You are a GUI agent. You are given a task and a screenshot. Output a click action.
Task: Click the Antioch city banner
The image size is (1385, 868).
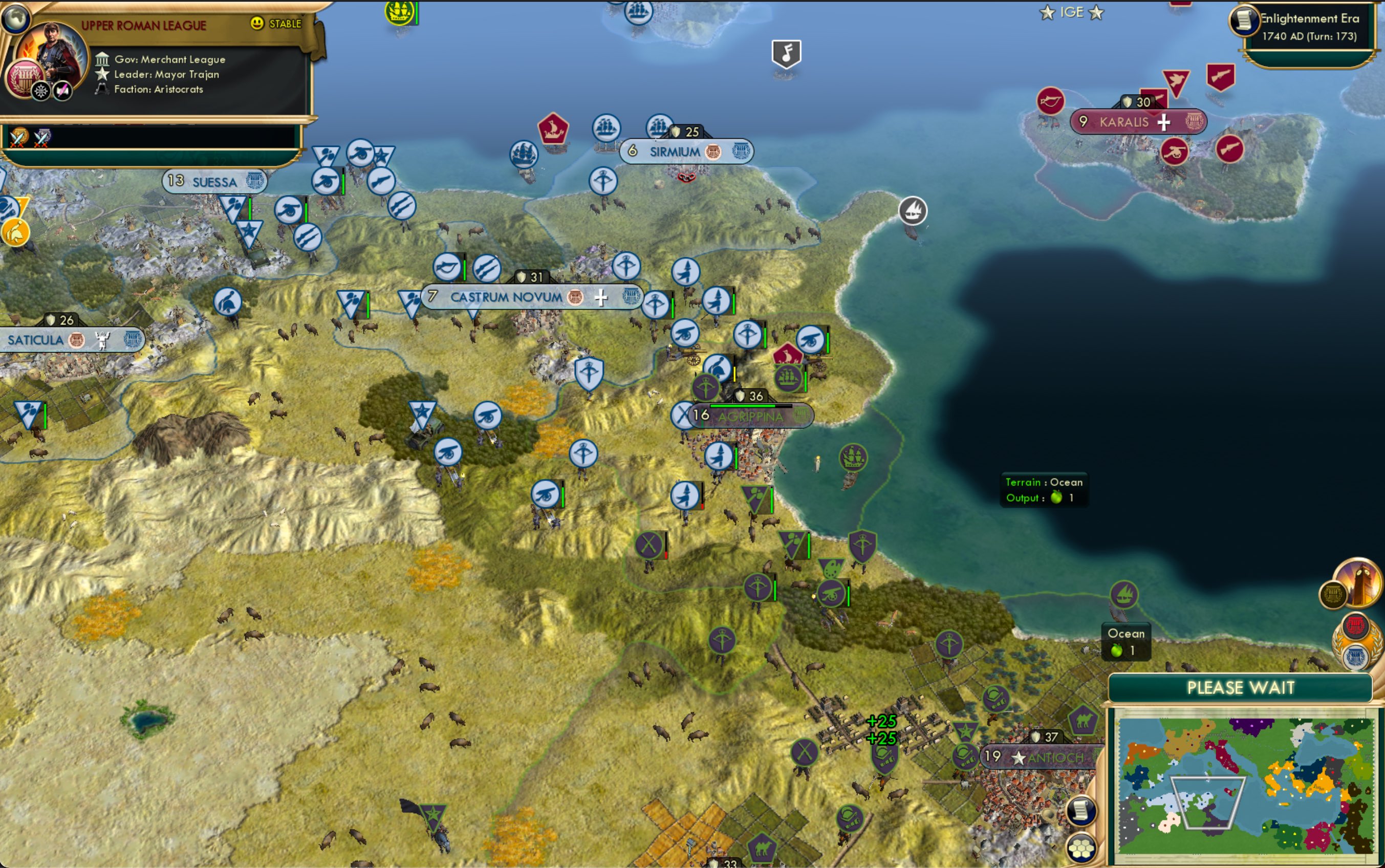pyautogui.click(x=1055, y=758)
